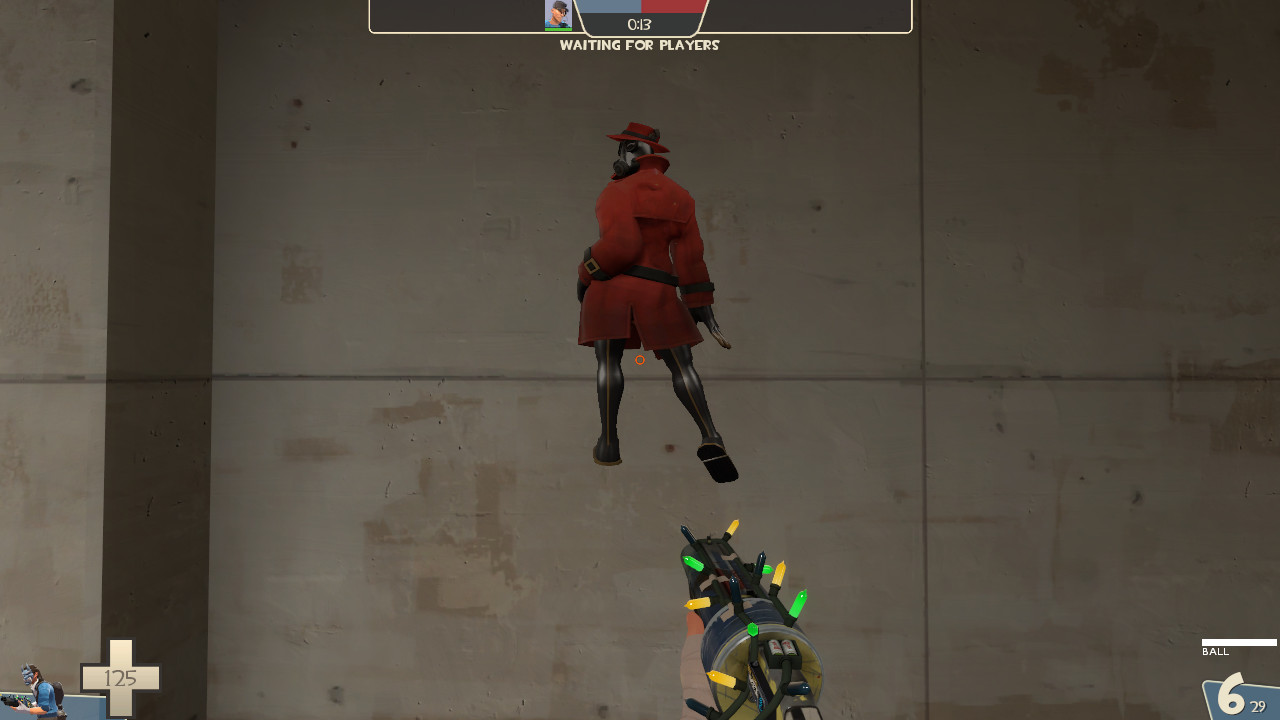Select the WAITING FOR PLAYERS banner text

(x=640, y=45)
